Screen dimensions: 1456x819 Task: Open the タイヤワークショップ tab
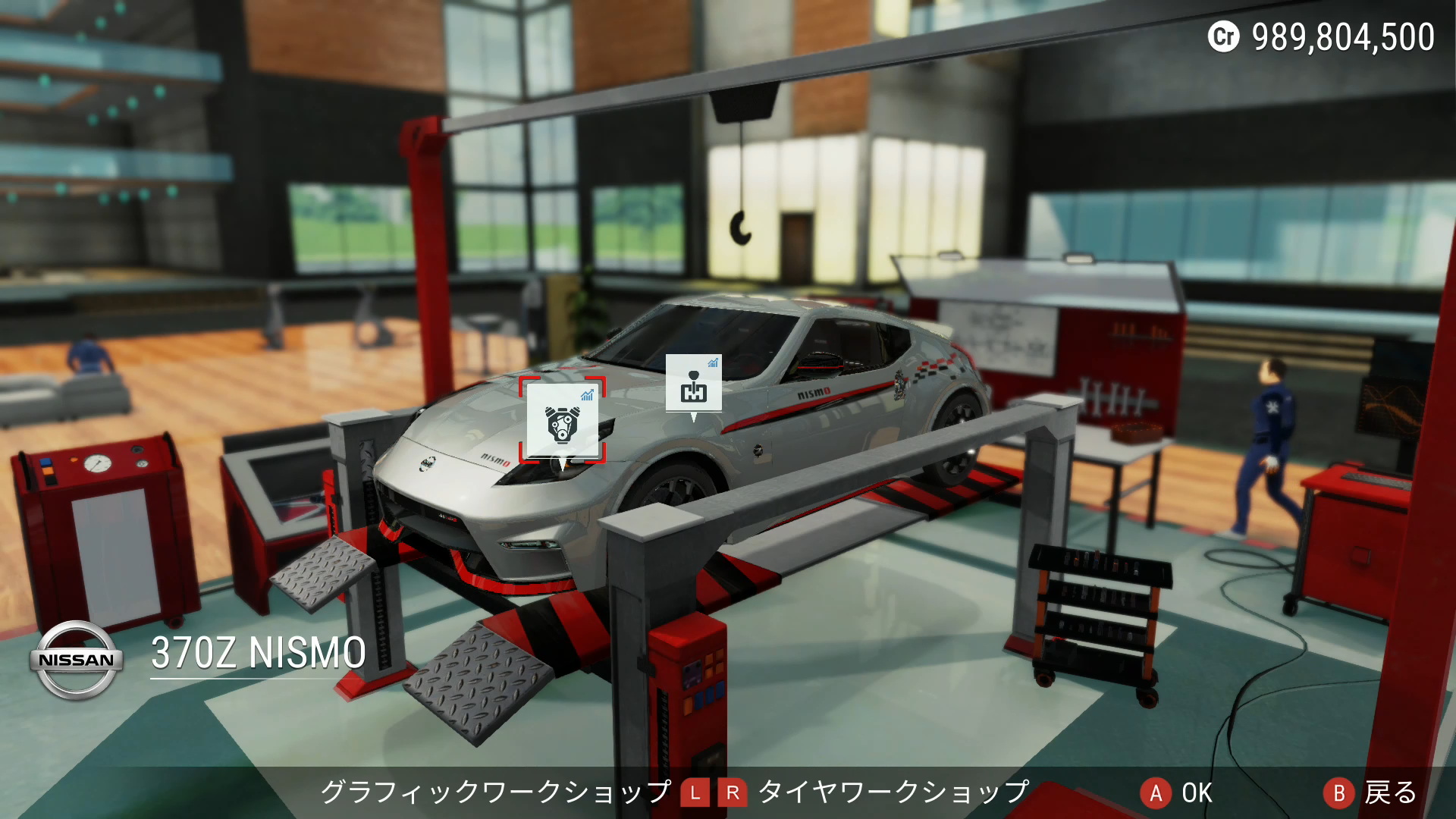(x=893, y=792)
